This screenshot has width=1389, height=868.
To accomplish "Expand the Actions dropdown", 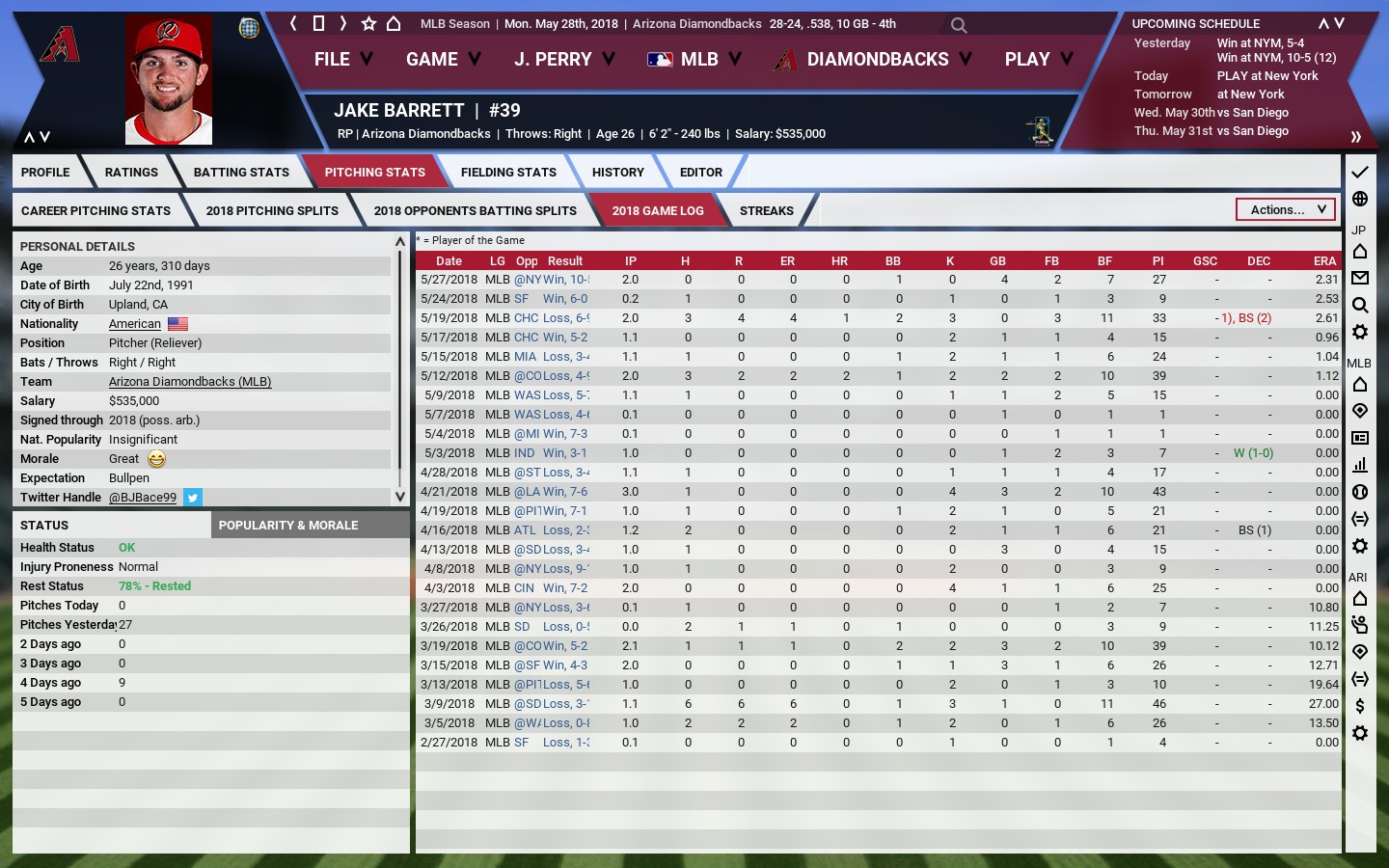I will pos(1286,209).
